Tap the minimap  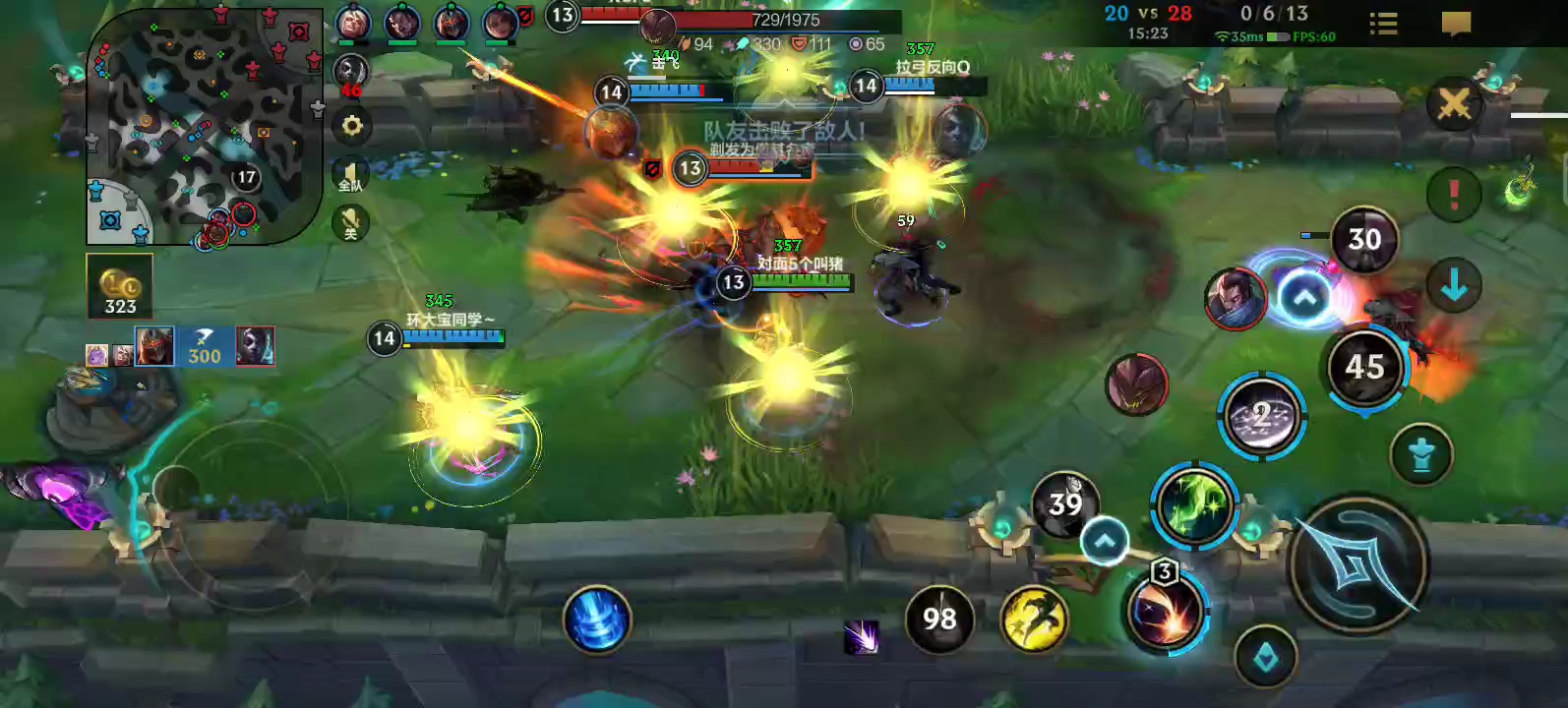click(205, 126)
